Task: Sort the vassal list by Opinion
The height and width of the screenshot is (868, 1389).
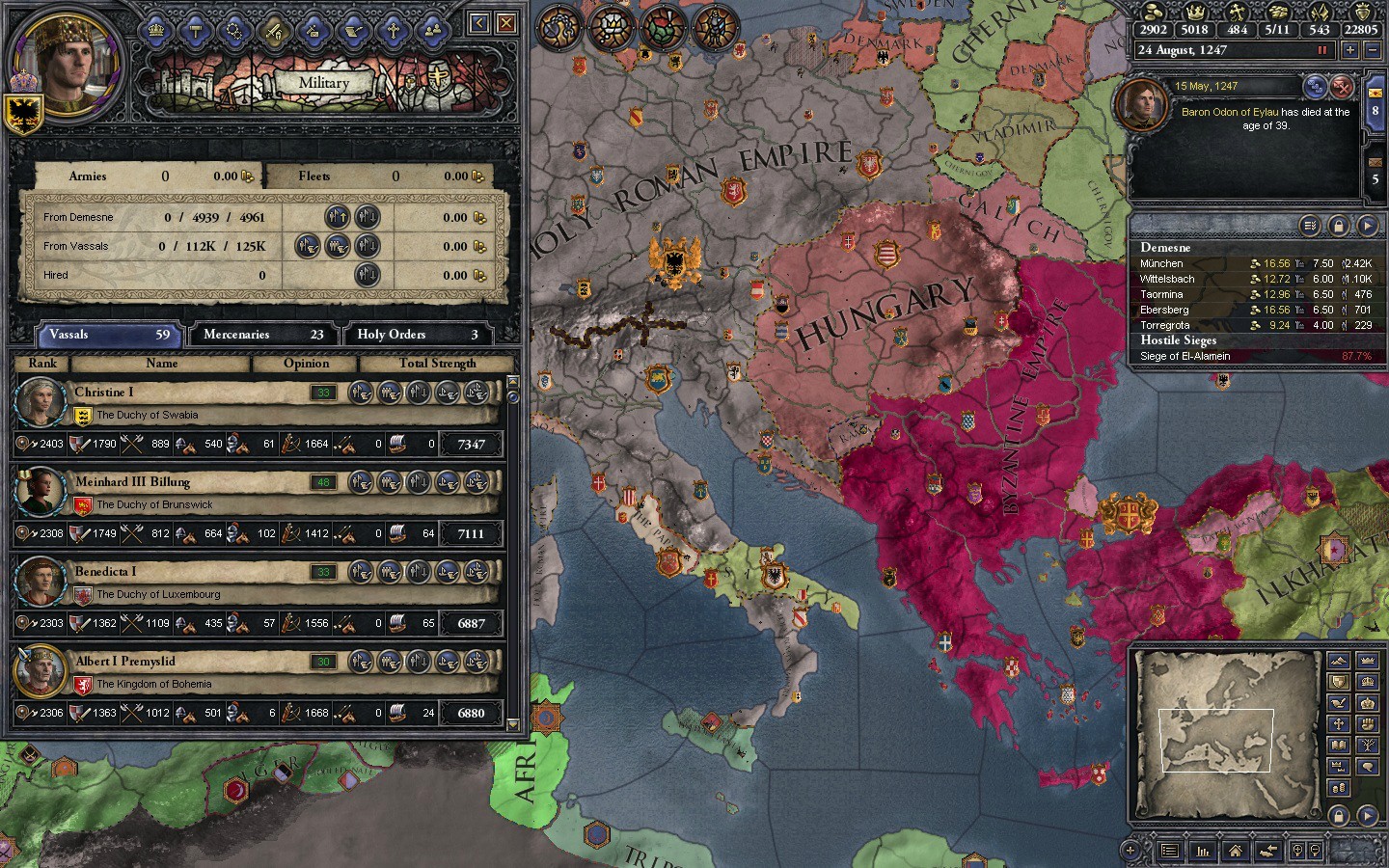Action: (x=306, y=364)
